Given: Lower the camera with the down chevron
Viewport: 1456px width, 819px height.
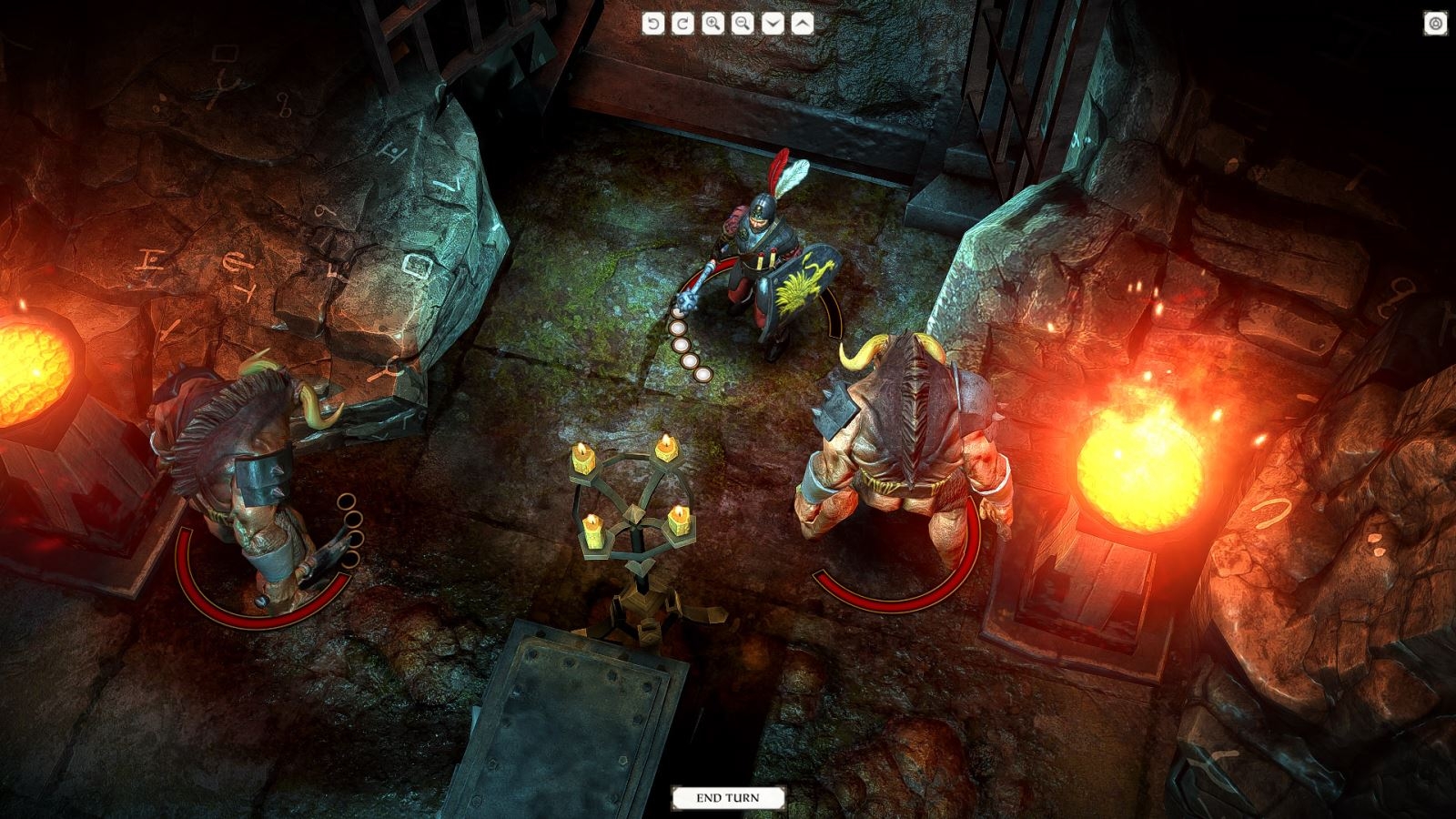Looking at the screenshot, I should [x=772, y=21].
